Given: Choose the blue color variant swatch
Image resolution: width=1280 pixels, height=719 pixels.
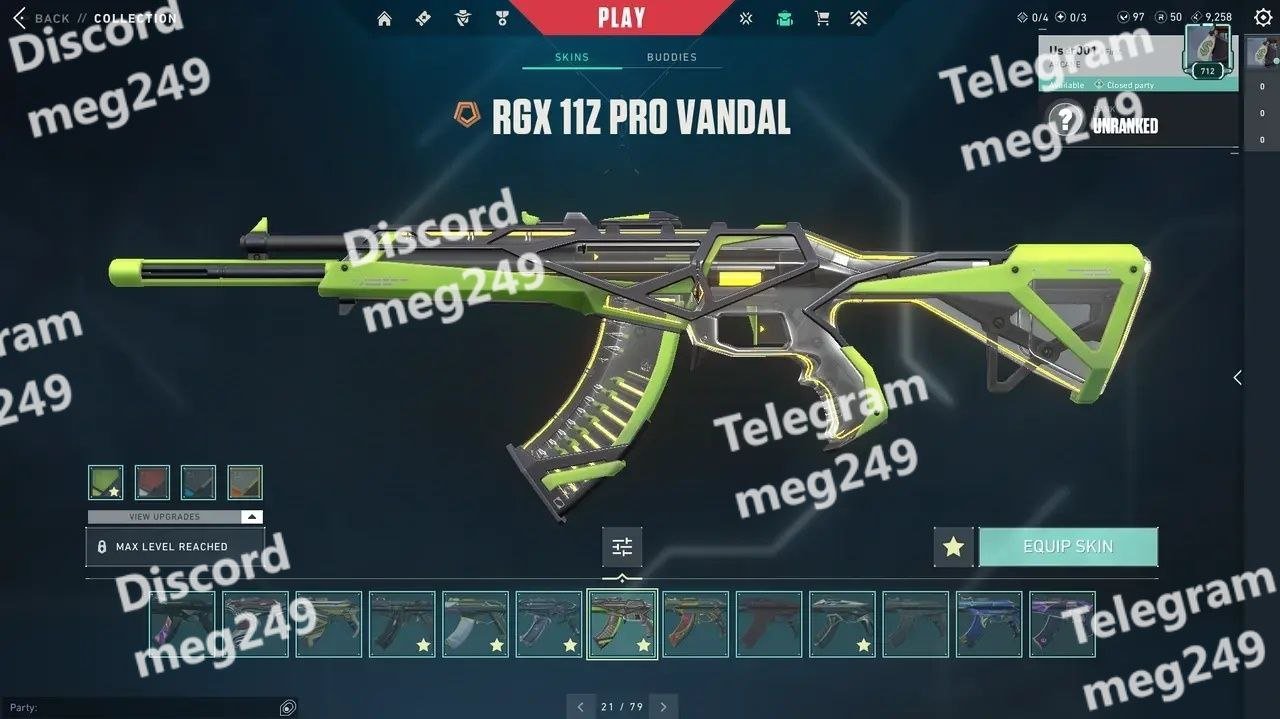Looking at the screenshot, I should tap(198, 482).
